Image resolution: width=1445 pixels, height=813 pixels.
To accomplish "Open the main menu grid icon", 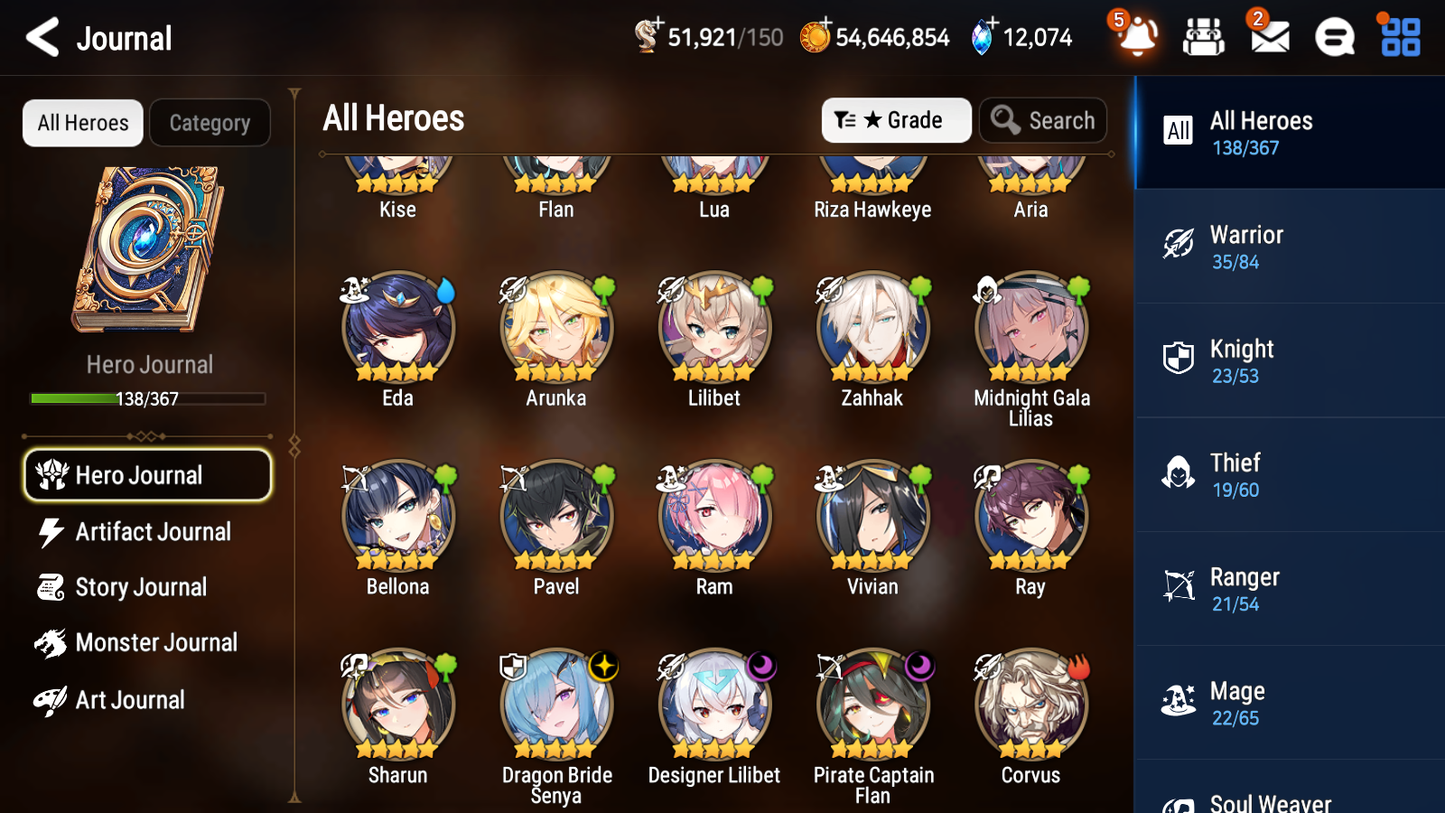I will pos(1398,36).
